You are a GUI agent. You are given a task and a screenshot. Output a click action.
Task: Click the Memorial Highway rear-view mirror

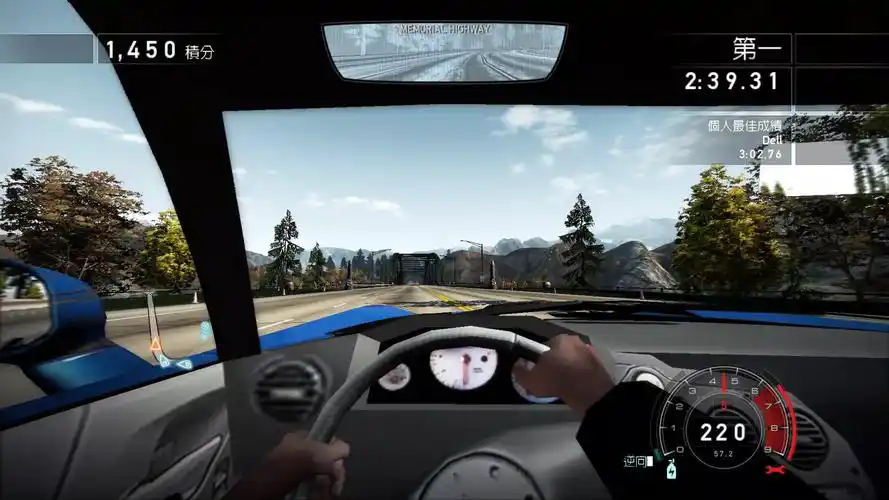tap(444, 52)
